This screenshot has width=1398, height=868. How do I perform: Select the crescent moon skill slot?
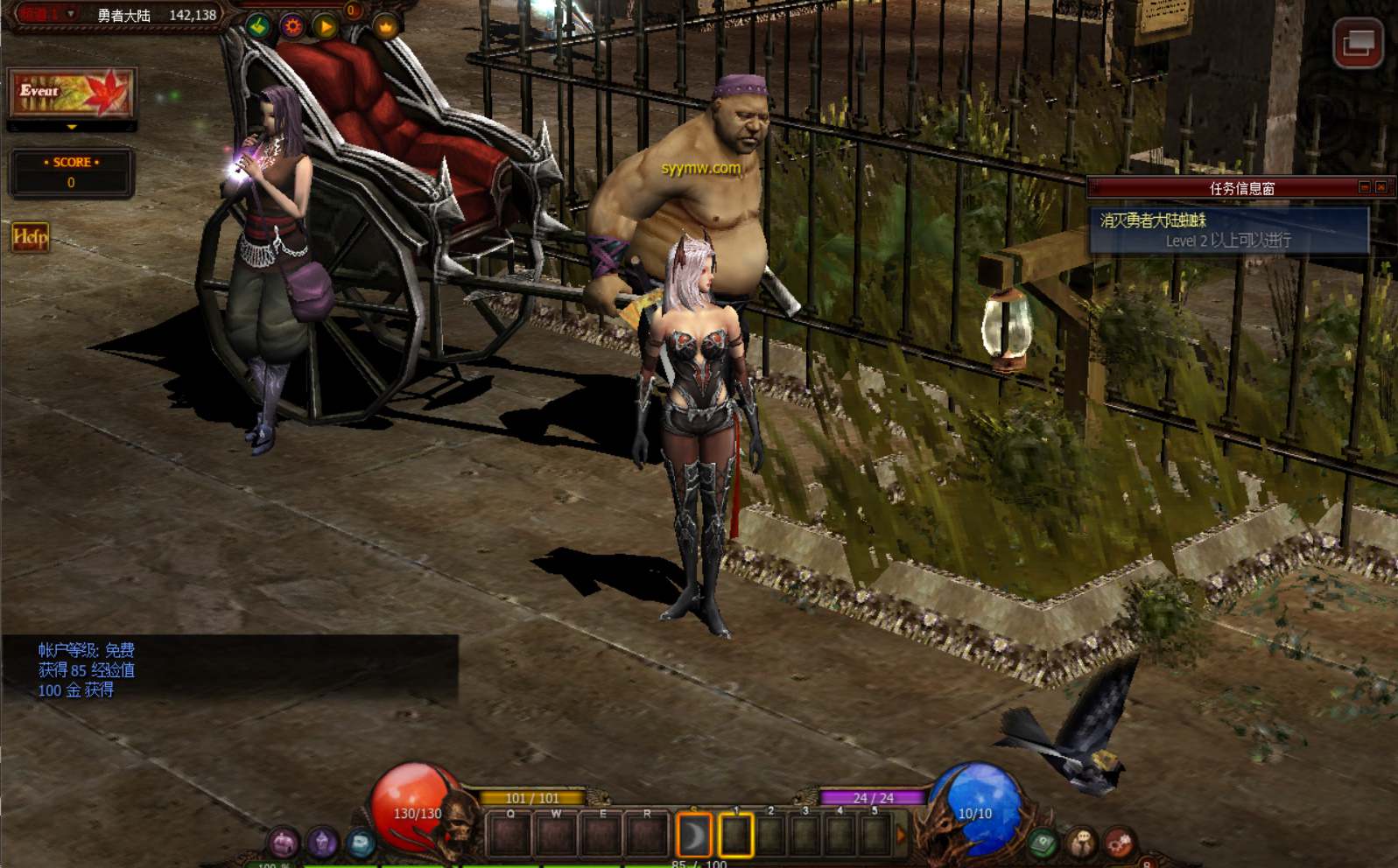(693, 836)
